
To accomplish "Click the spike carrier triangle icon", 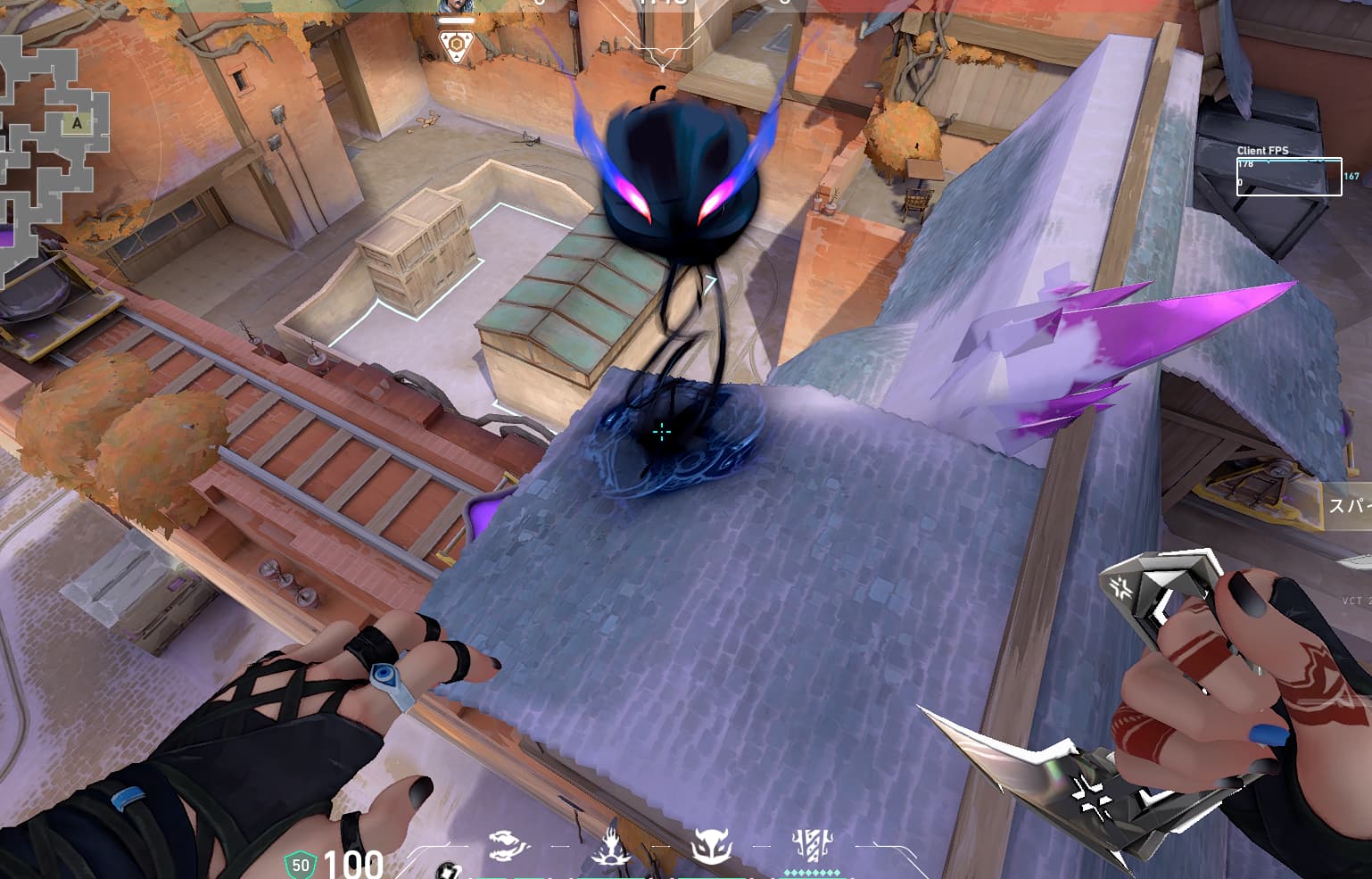I will [456, 45].
